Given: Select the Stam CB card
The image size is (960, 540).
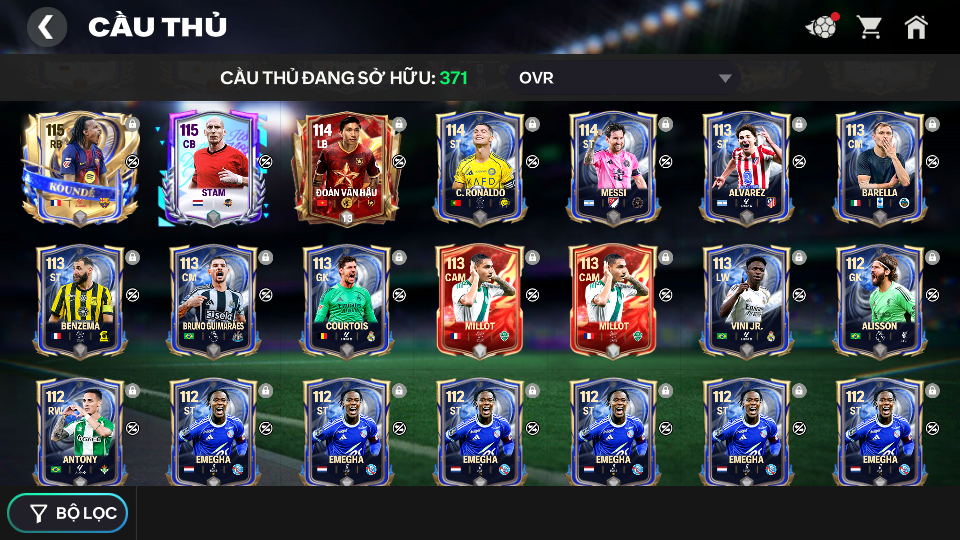Looking at the screenshot, I should click(x=212, y=167).
